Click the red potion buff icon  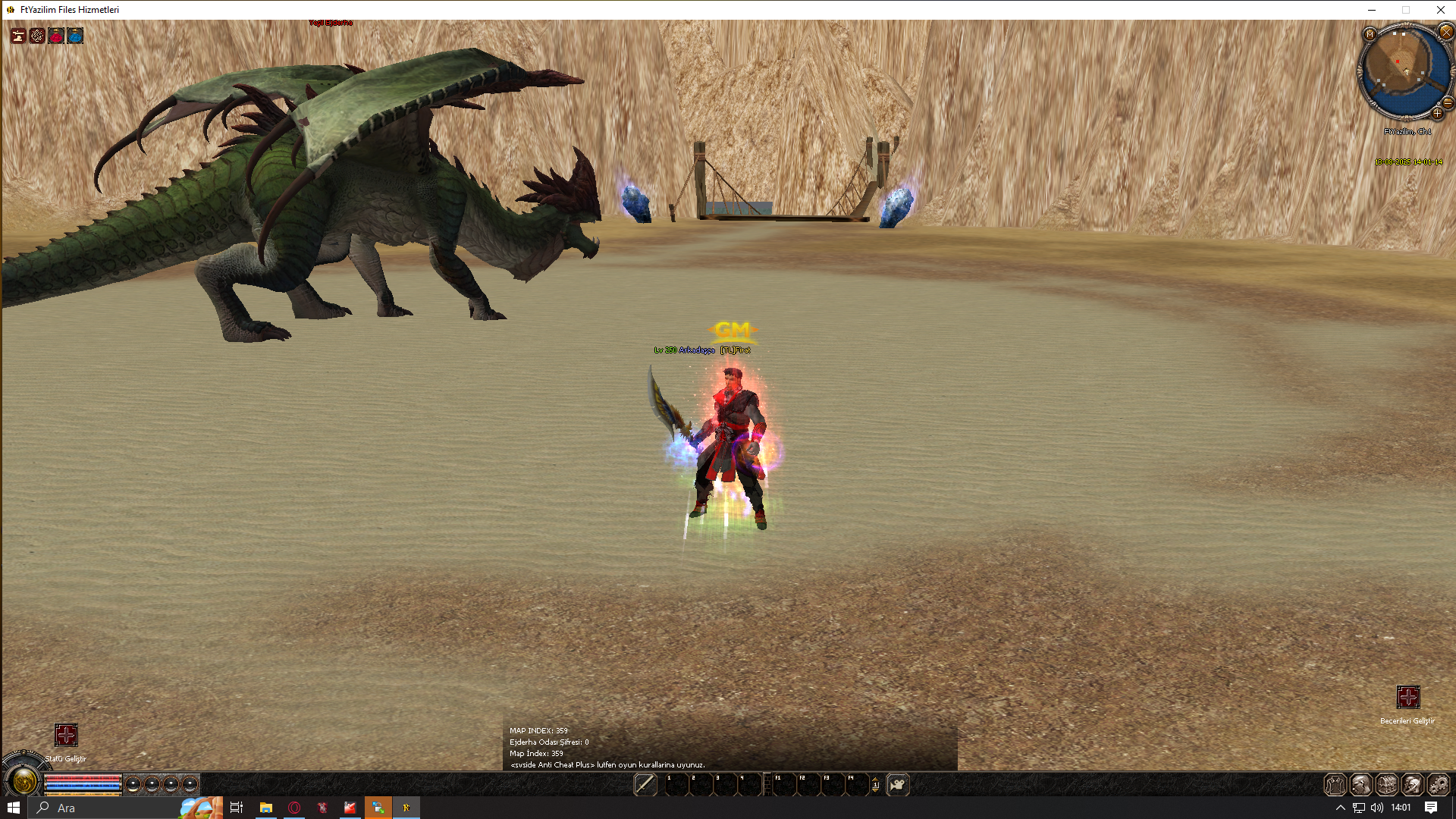[56, 36]
